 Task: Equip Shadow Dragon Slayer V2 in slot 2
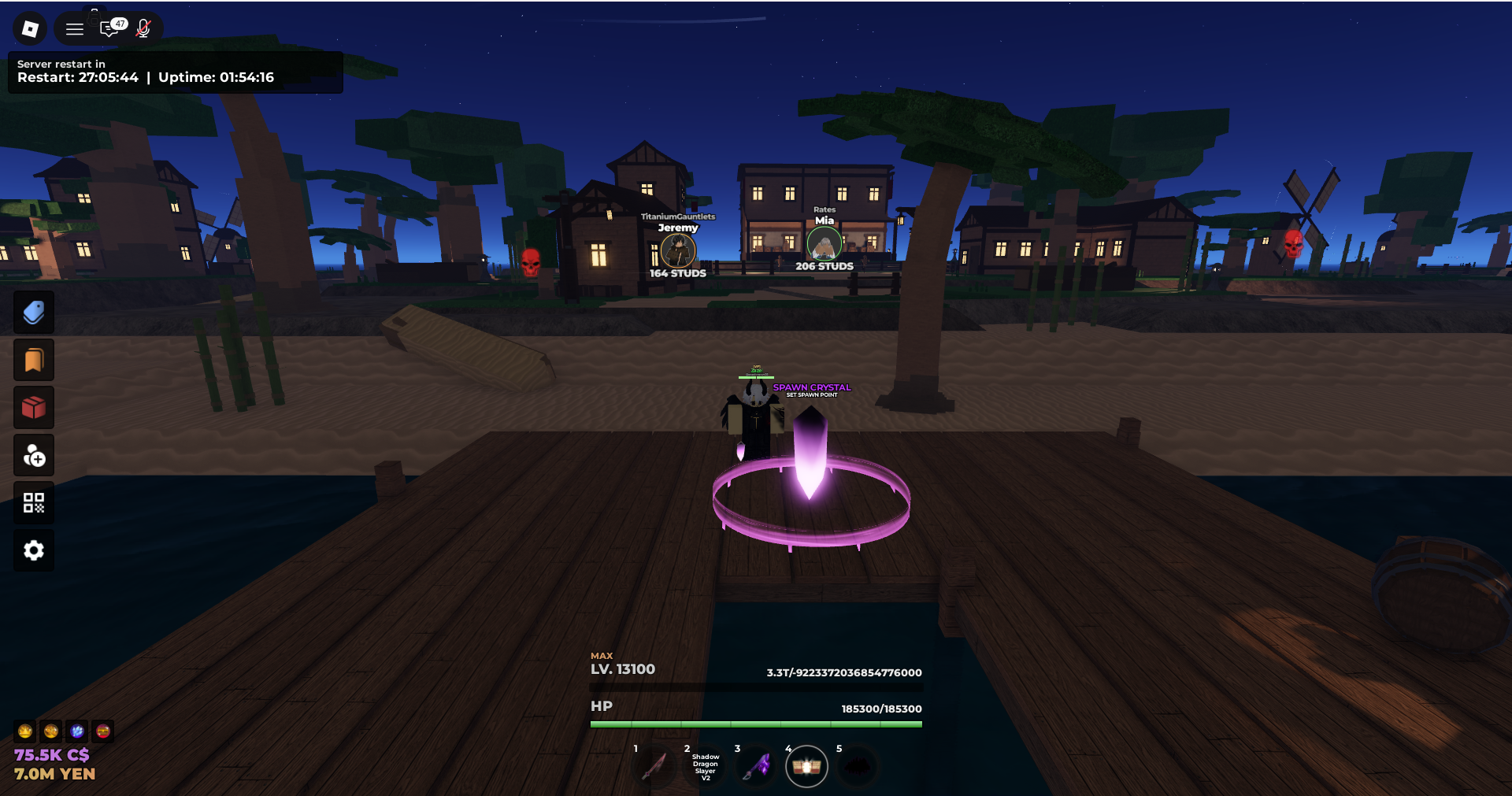[706, 766]
